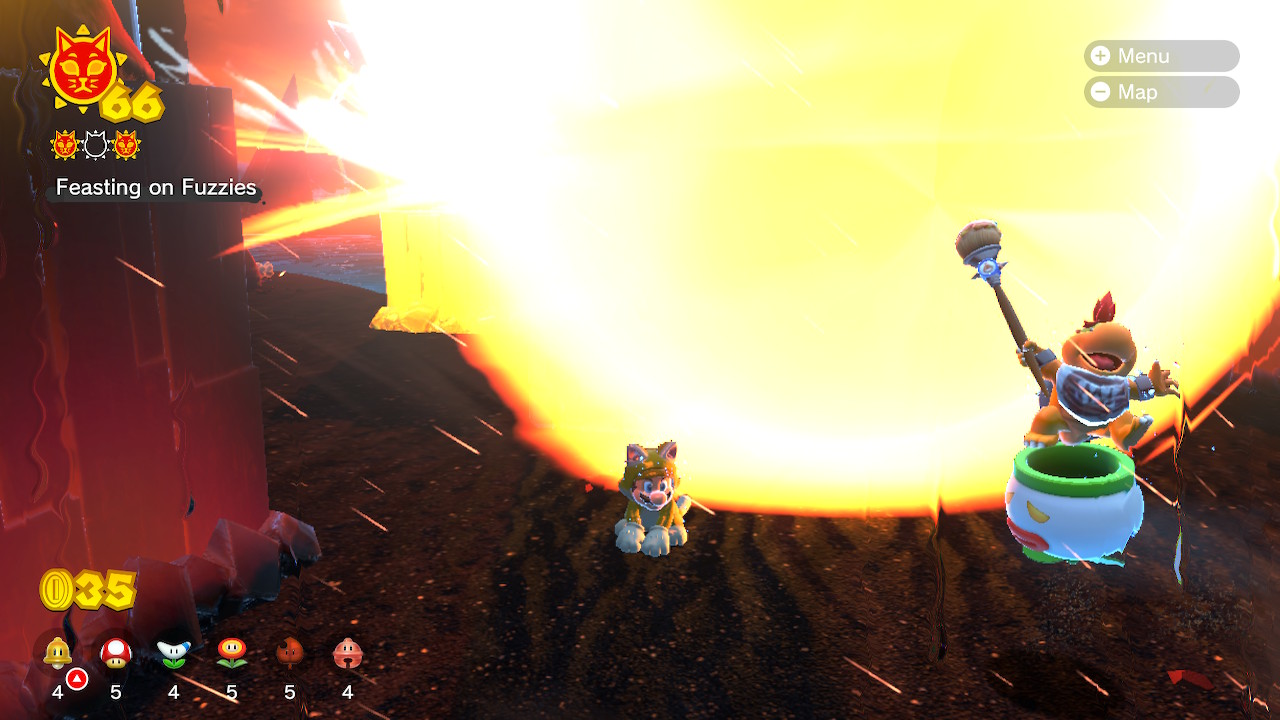Screen dimensions: 1280x720
Task: Use the red Super Mushroom item
Action: tap(116, 653)
